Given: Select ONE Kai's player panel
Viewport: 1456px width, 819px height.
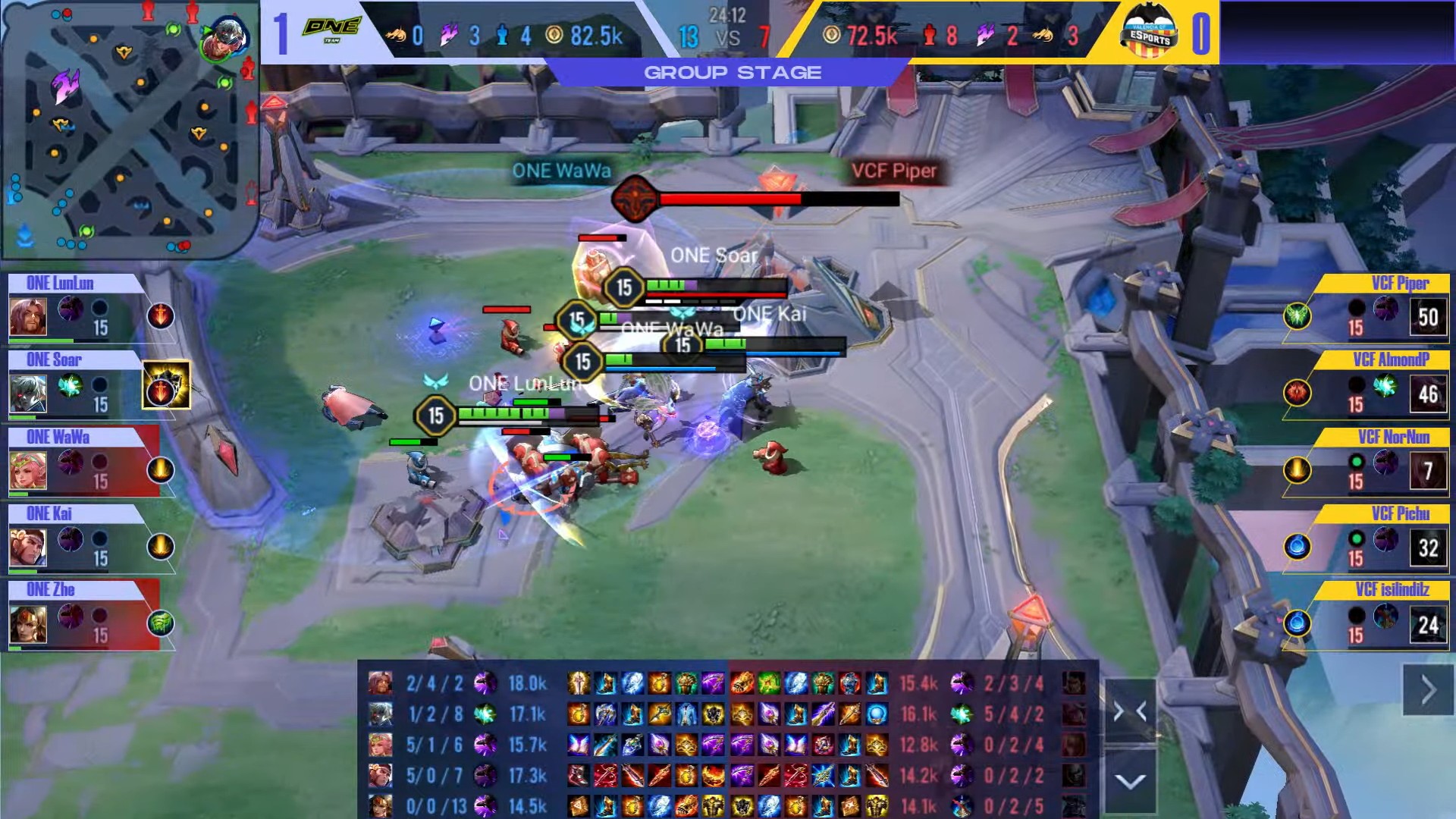Looking at the screenshot, I should tap(76, 539).
